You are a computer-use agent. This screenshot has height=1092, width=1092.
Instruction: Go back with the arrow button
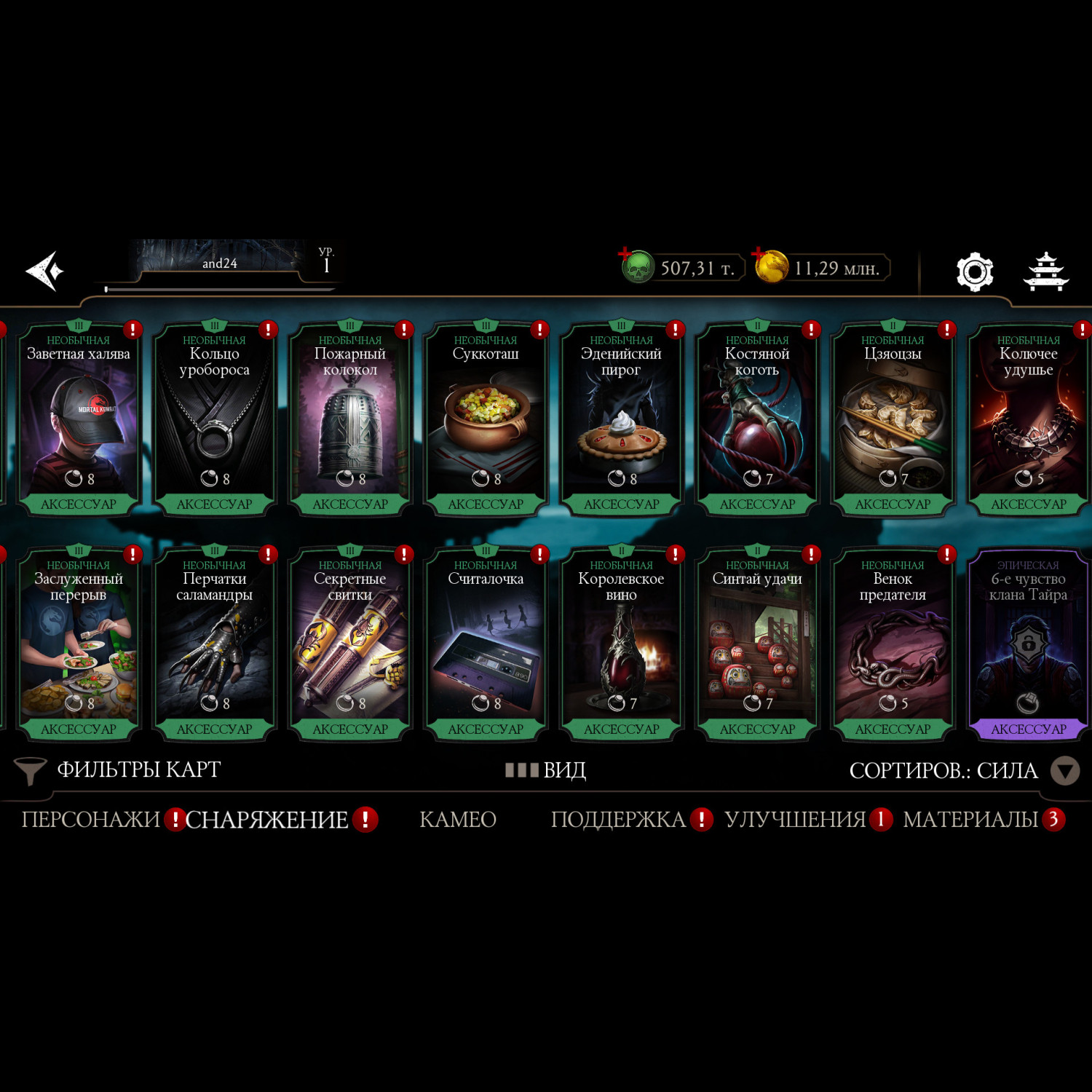45,272
